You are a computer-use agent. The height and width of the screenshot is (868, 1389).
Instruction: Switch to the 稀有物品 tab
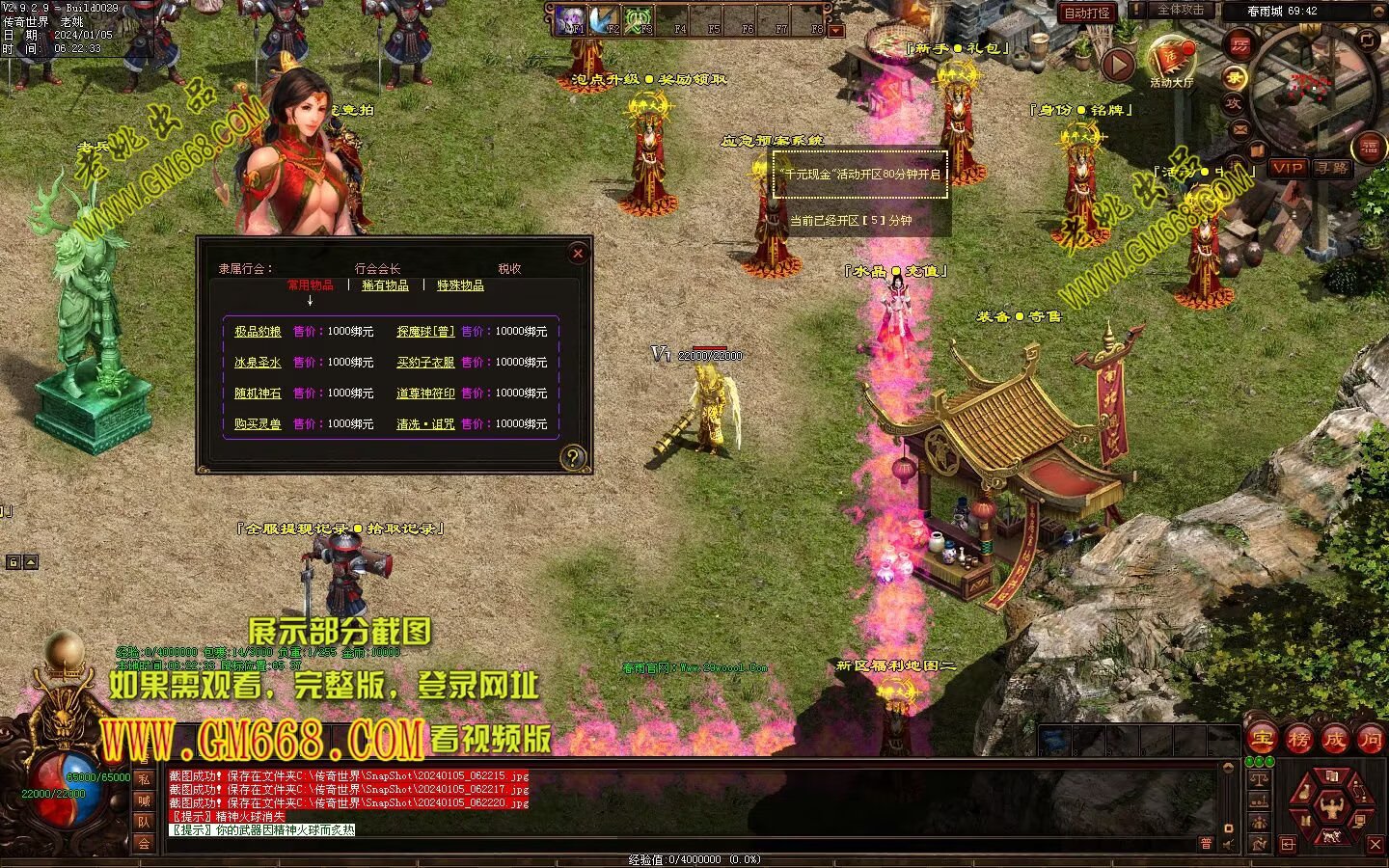click(385, 285)
